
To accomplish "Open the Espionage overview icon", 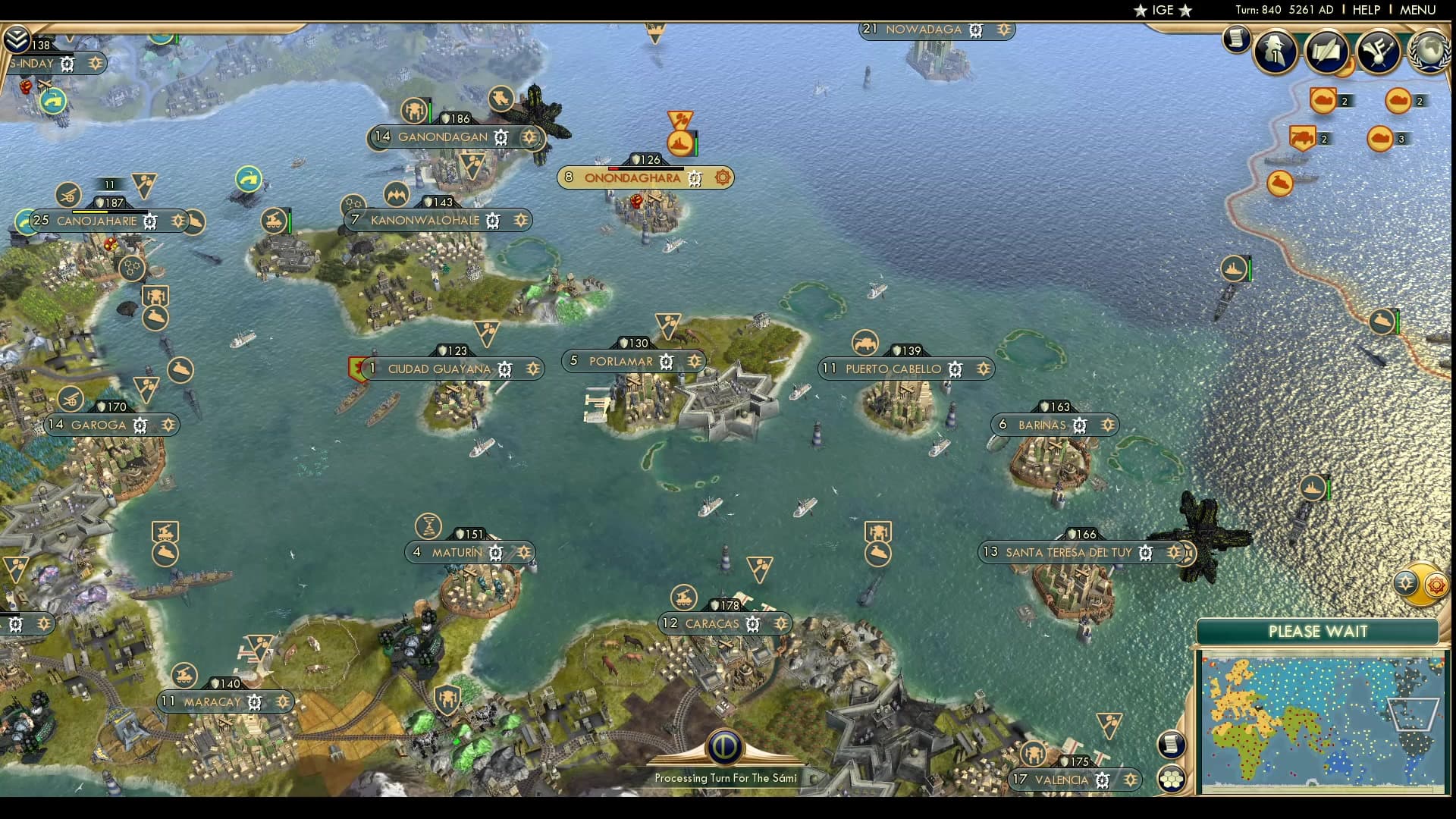I will (x=1274, y=52).
